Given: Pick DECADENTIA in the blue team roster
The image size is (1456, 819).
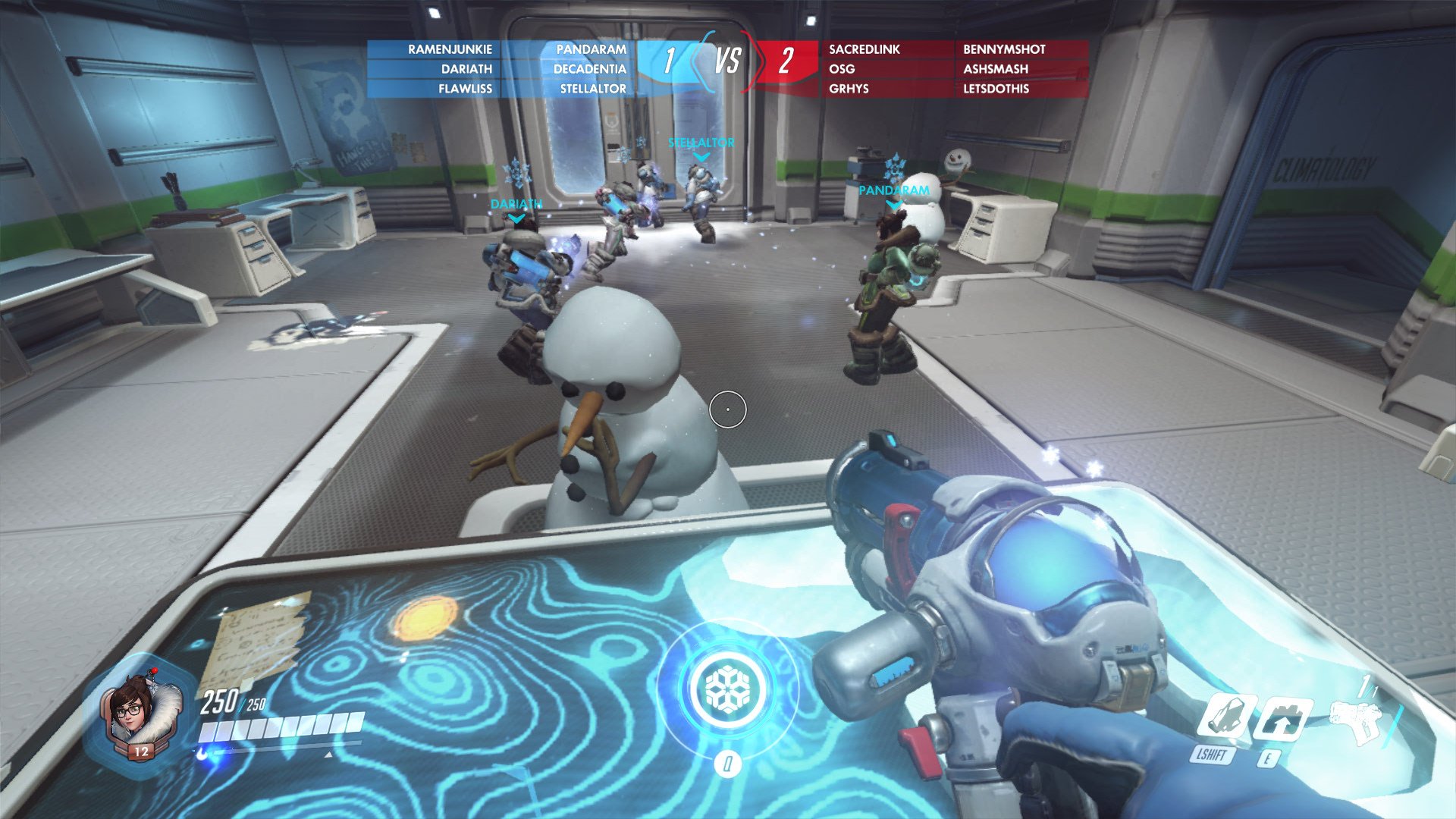Looking at the screenshot, I should [x=589, y=69].
